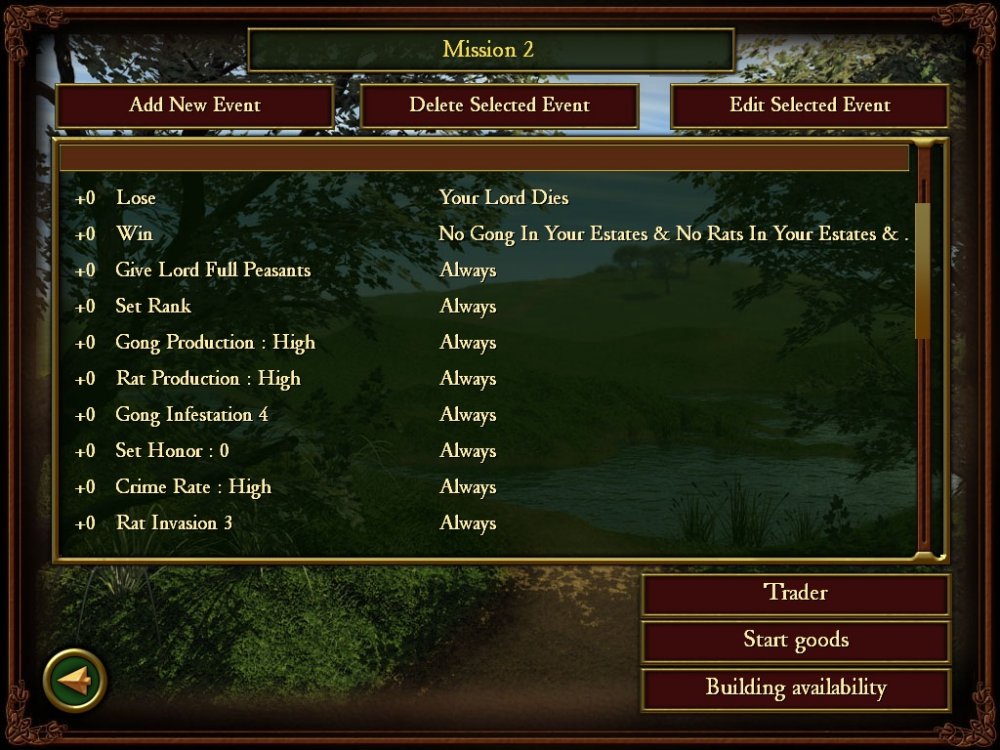
Task: Select the Set Honor : 0 event
Action: (172, 450)
